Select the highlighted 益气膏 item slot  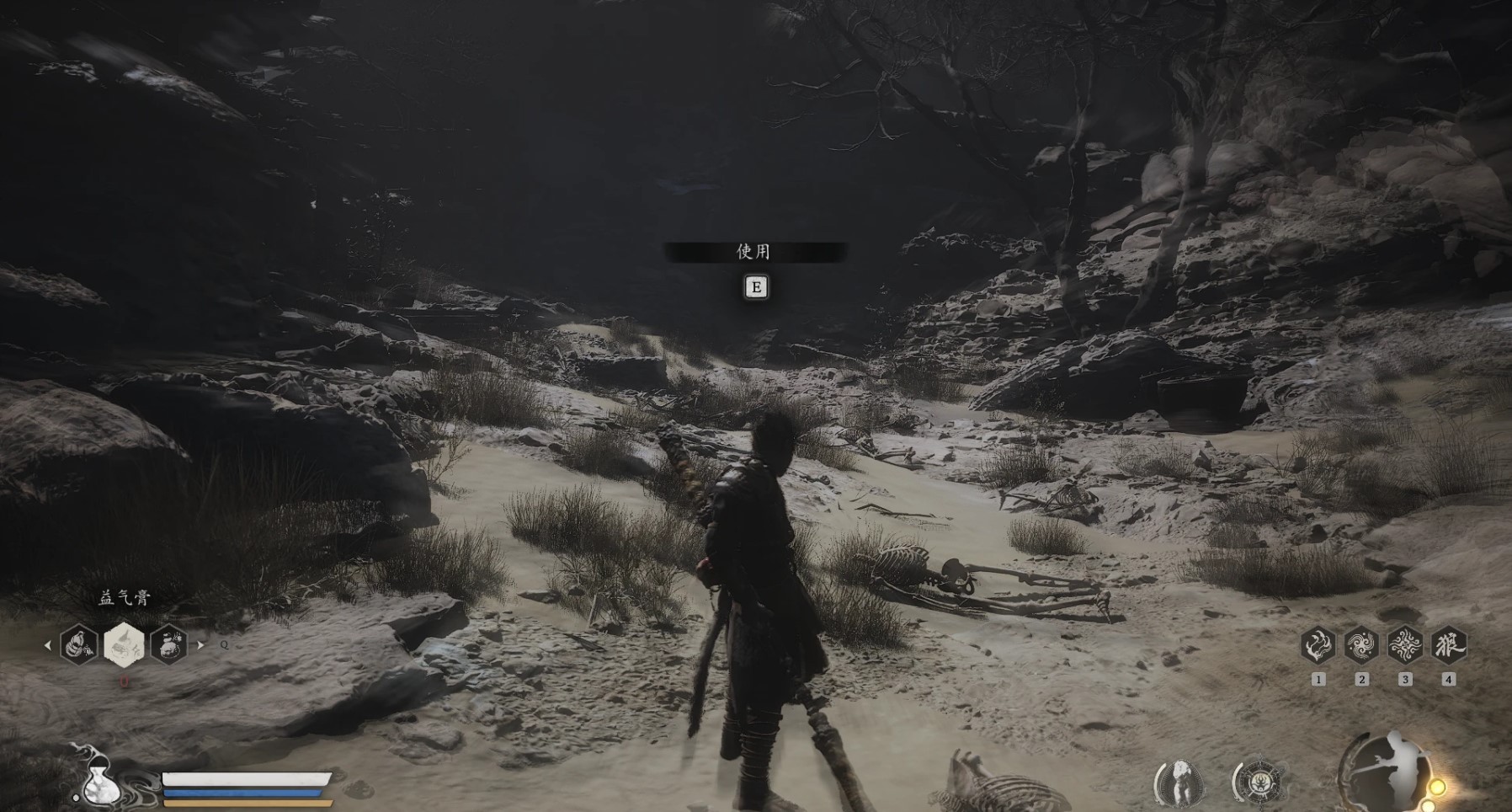coord(124,645)
